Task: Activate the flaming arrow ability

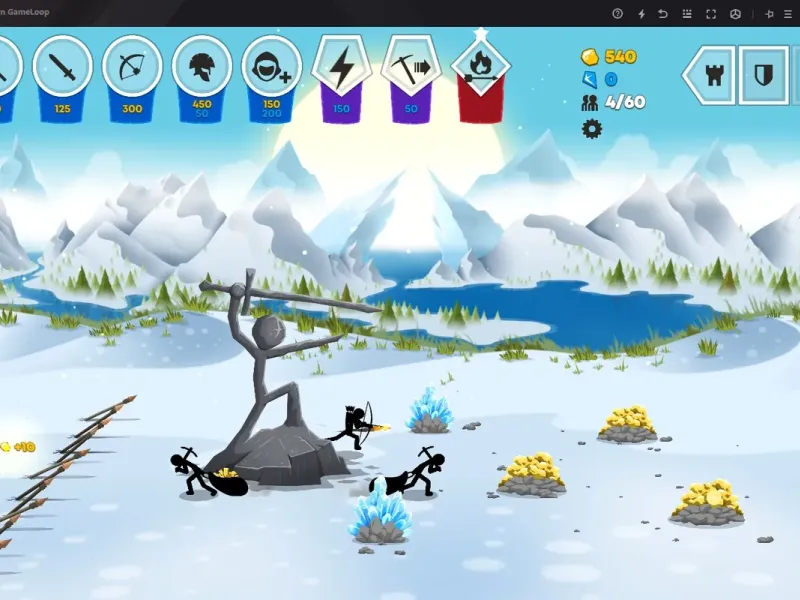Action: [481, 68]
